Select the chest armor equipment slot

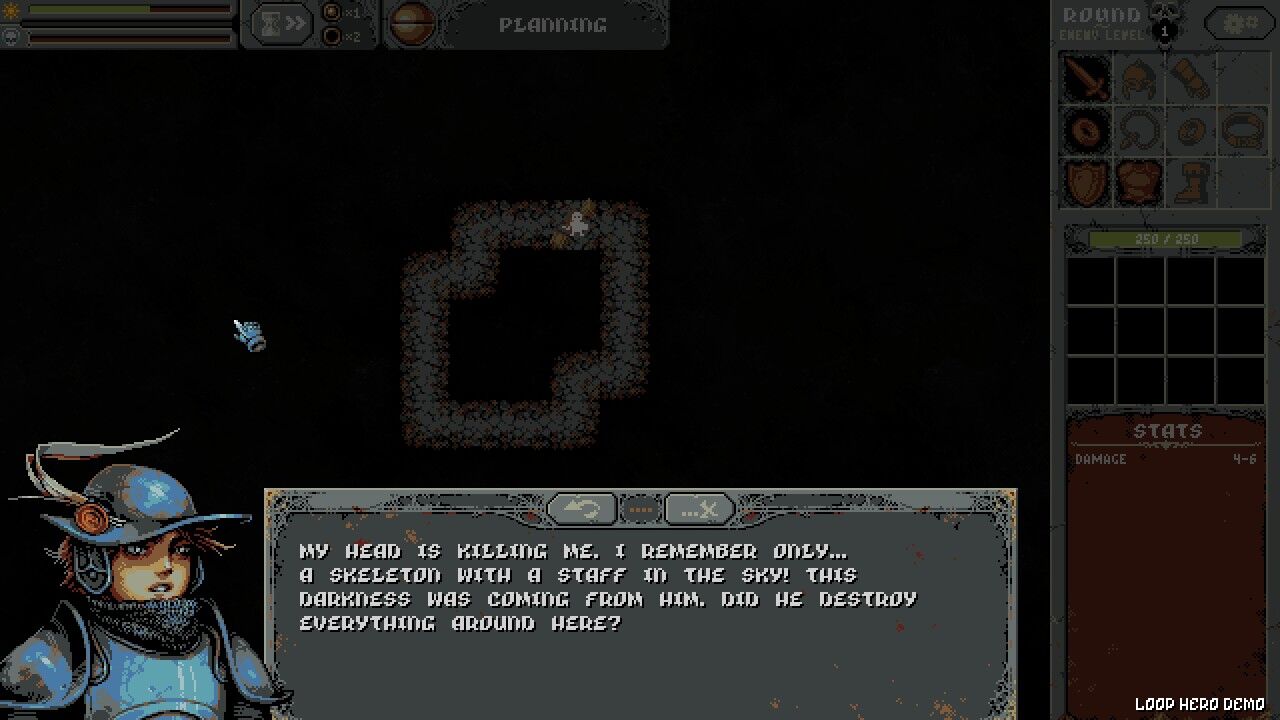point(1139,182)
